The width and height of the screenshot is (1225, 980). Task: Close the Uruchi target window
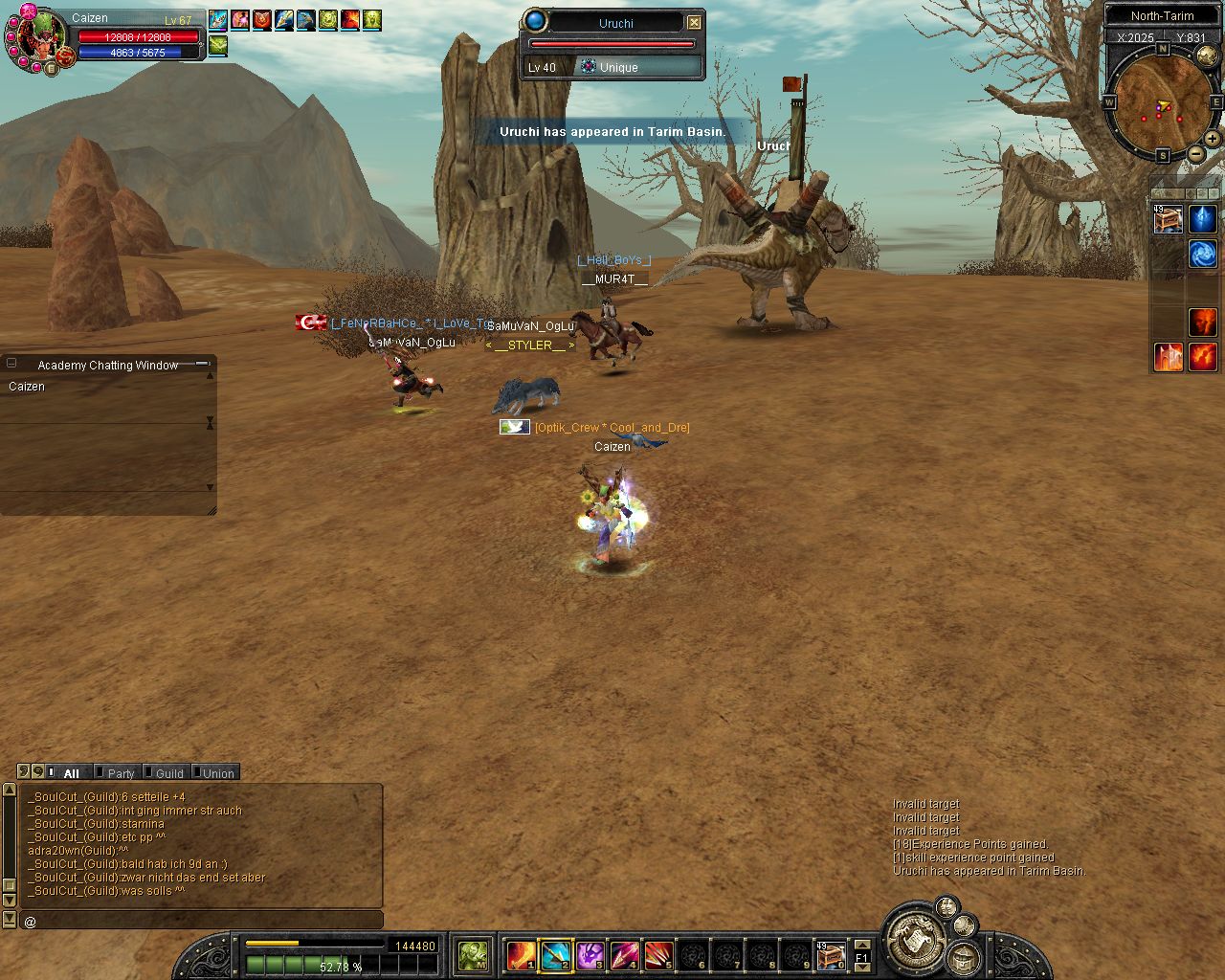point(695,22)
